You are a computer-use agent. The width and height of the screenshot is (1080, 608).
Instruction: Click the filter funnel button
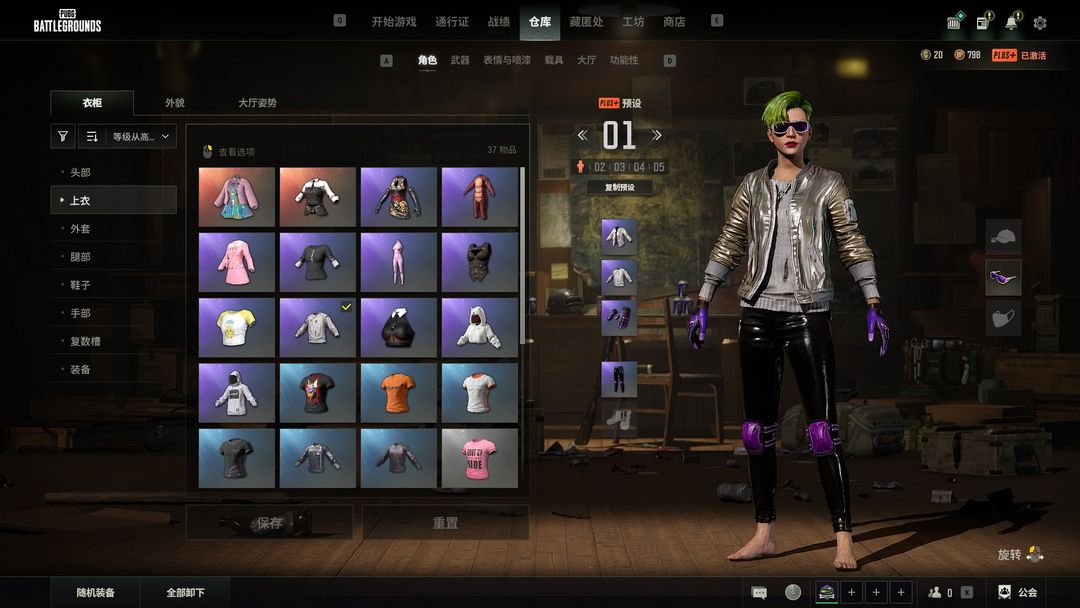coord(63,137)
